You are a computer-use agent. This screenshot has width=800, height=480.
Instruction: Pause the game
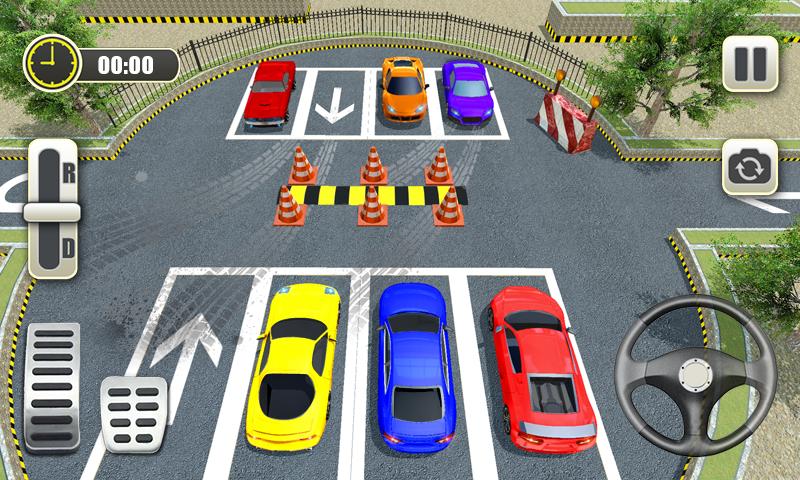[749, 64]
